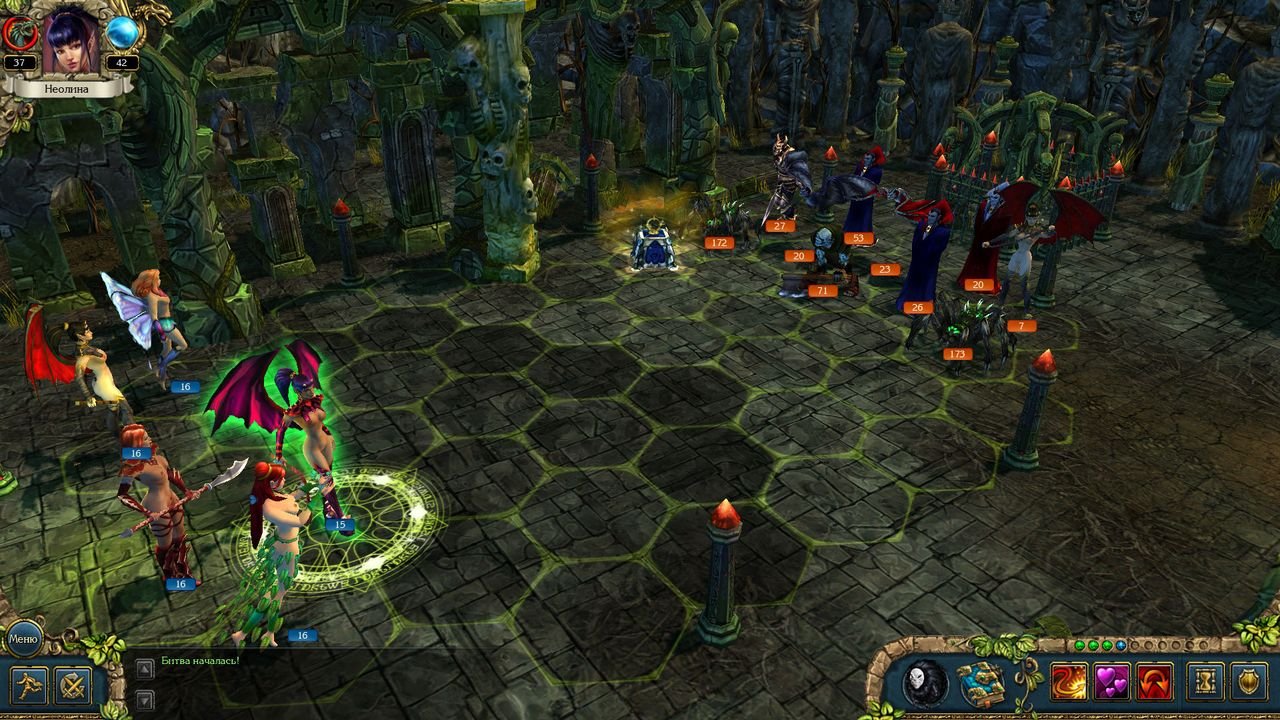The height and width of the screenshot is (720, 1280).
Task: Activate the red curved arrows ability
Action: [1155, 683]
